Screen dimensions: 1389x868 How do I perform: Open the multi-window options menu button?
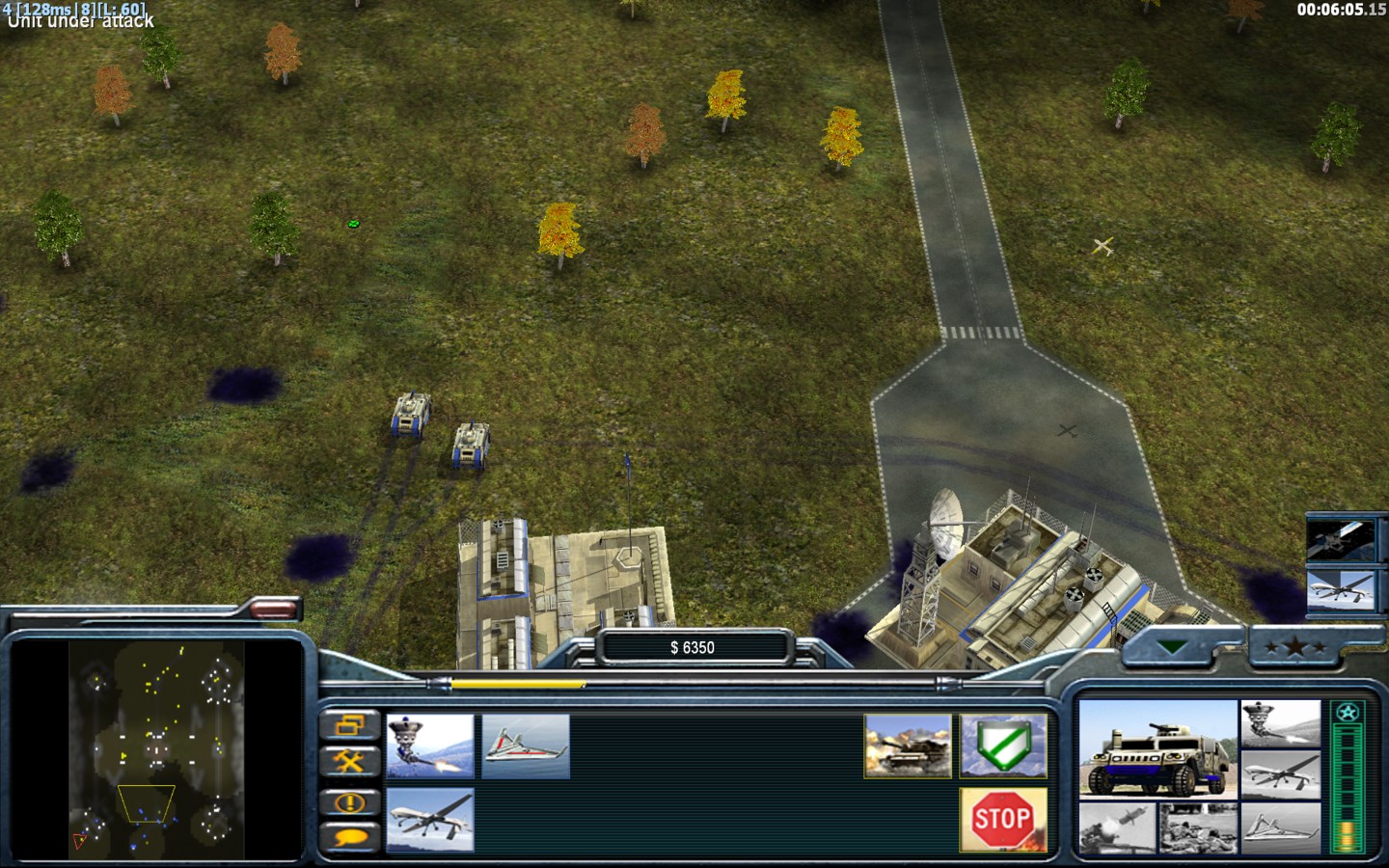point(349,725)
